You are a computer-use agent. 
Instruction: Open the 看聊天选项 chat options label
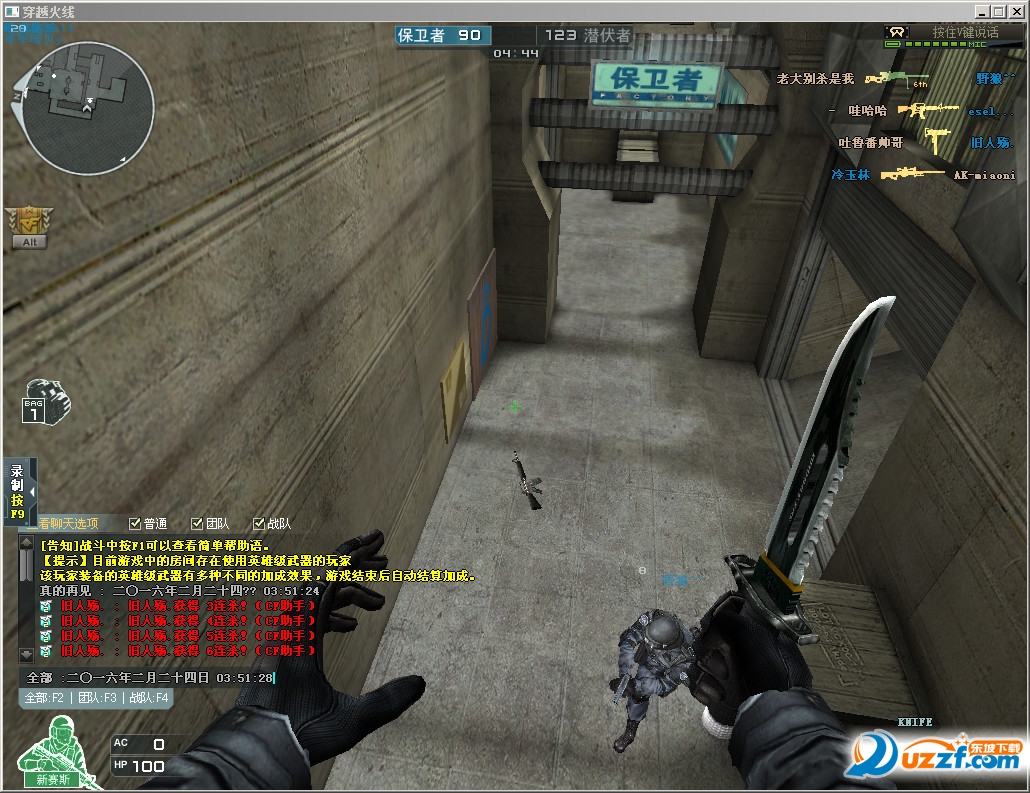pyautogui.click(x=68, y=523)
